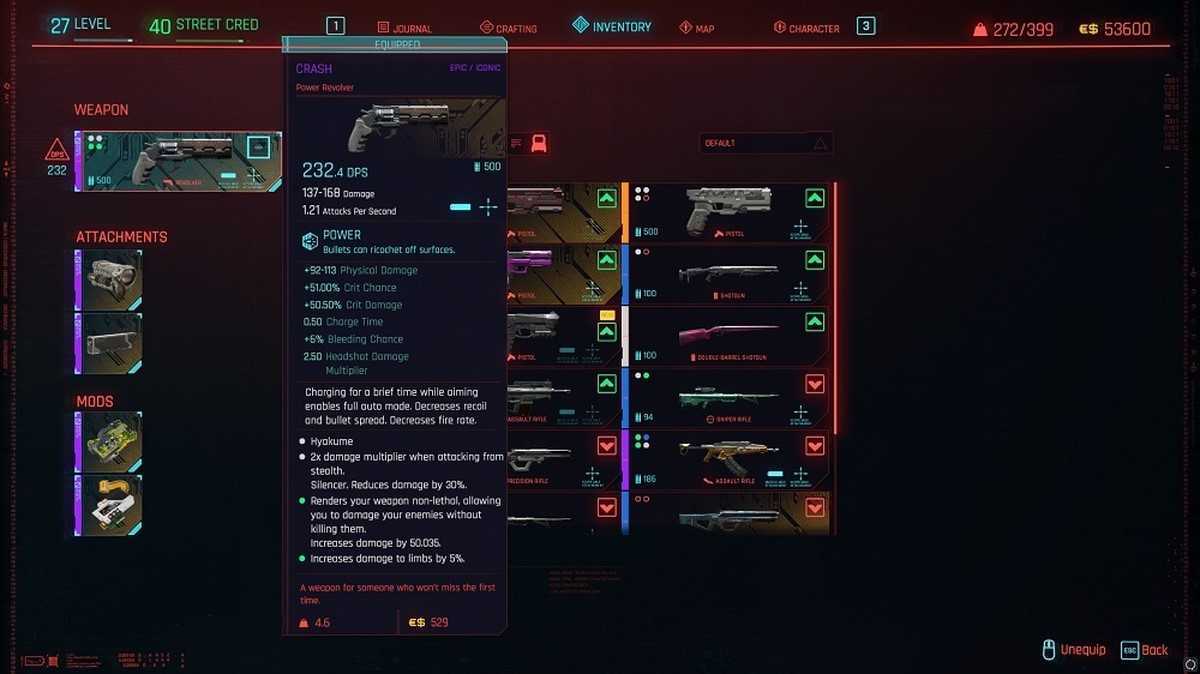Switch to the Crafting tab
Image resolution: width=1200 pixels, height=674 pixels.
[x=508, y=28]
